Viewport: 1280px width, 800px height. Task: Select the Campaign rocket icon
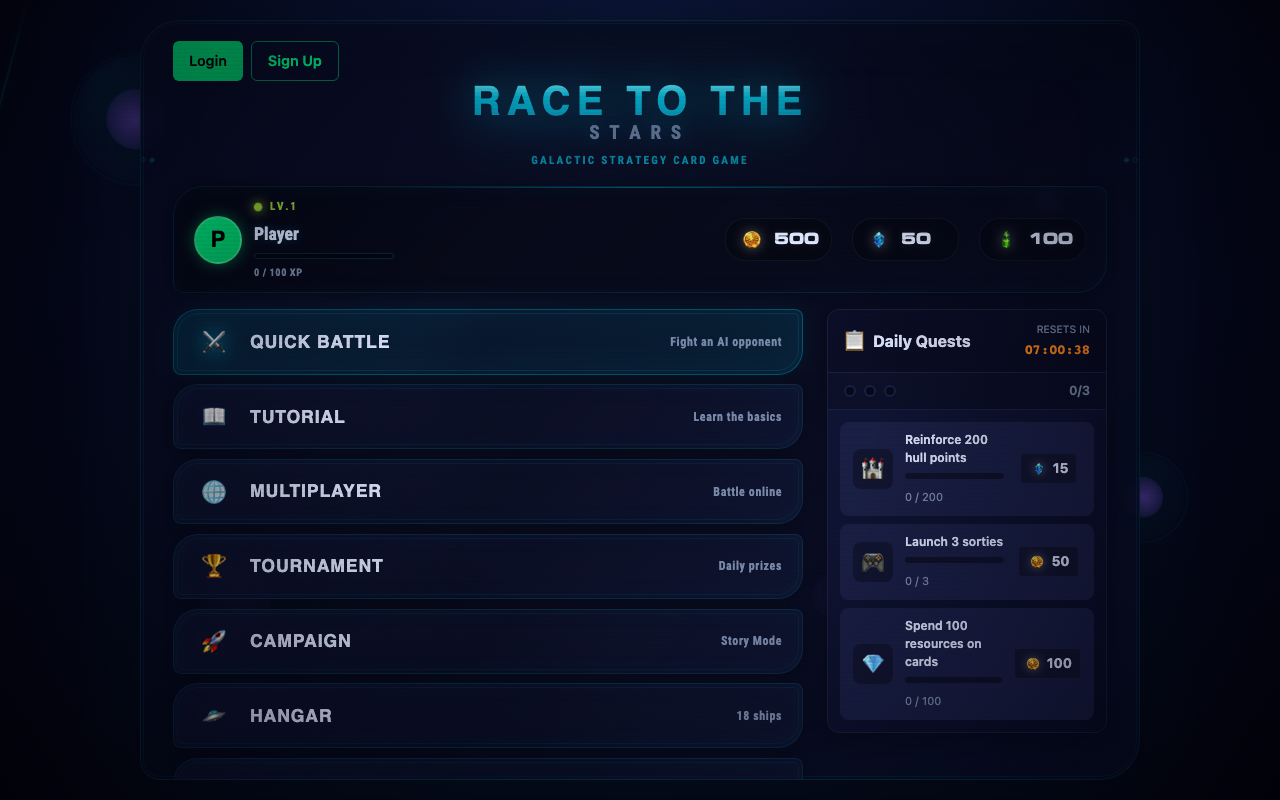[213, 641]
